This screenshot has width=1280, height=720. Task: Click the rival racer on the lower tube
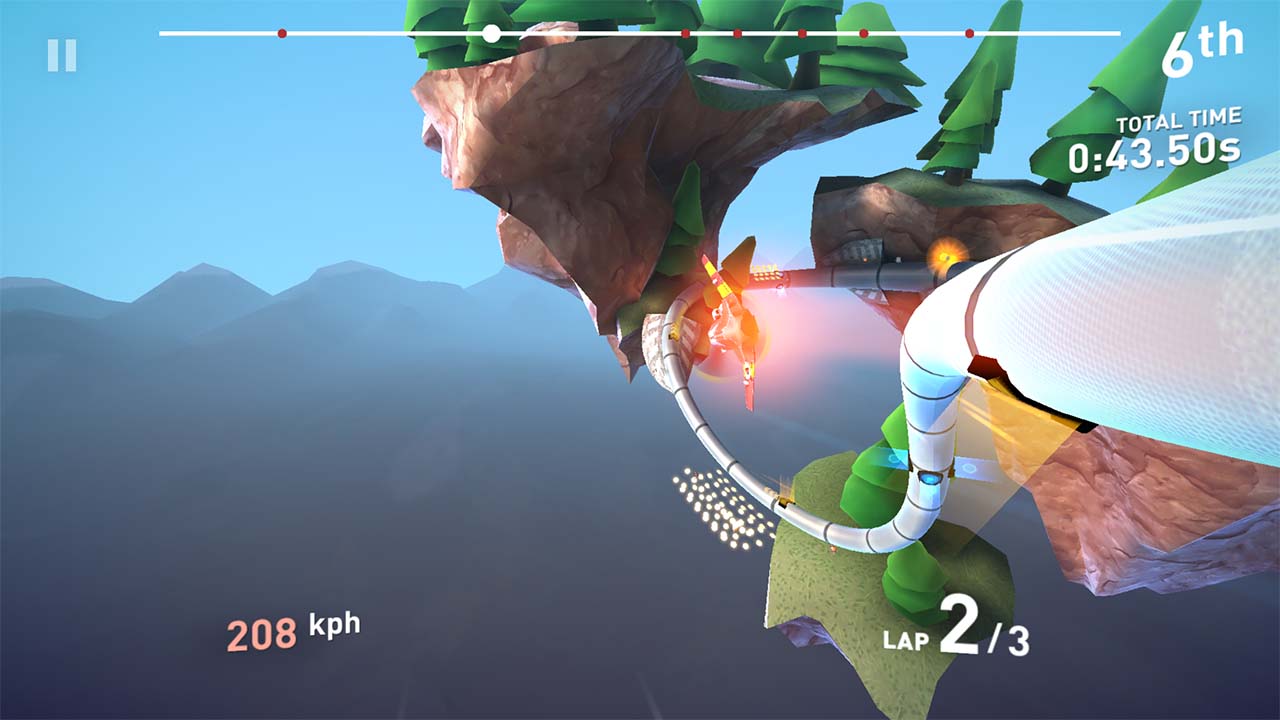point(784,503)
